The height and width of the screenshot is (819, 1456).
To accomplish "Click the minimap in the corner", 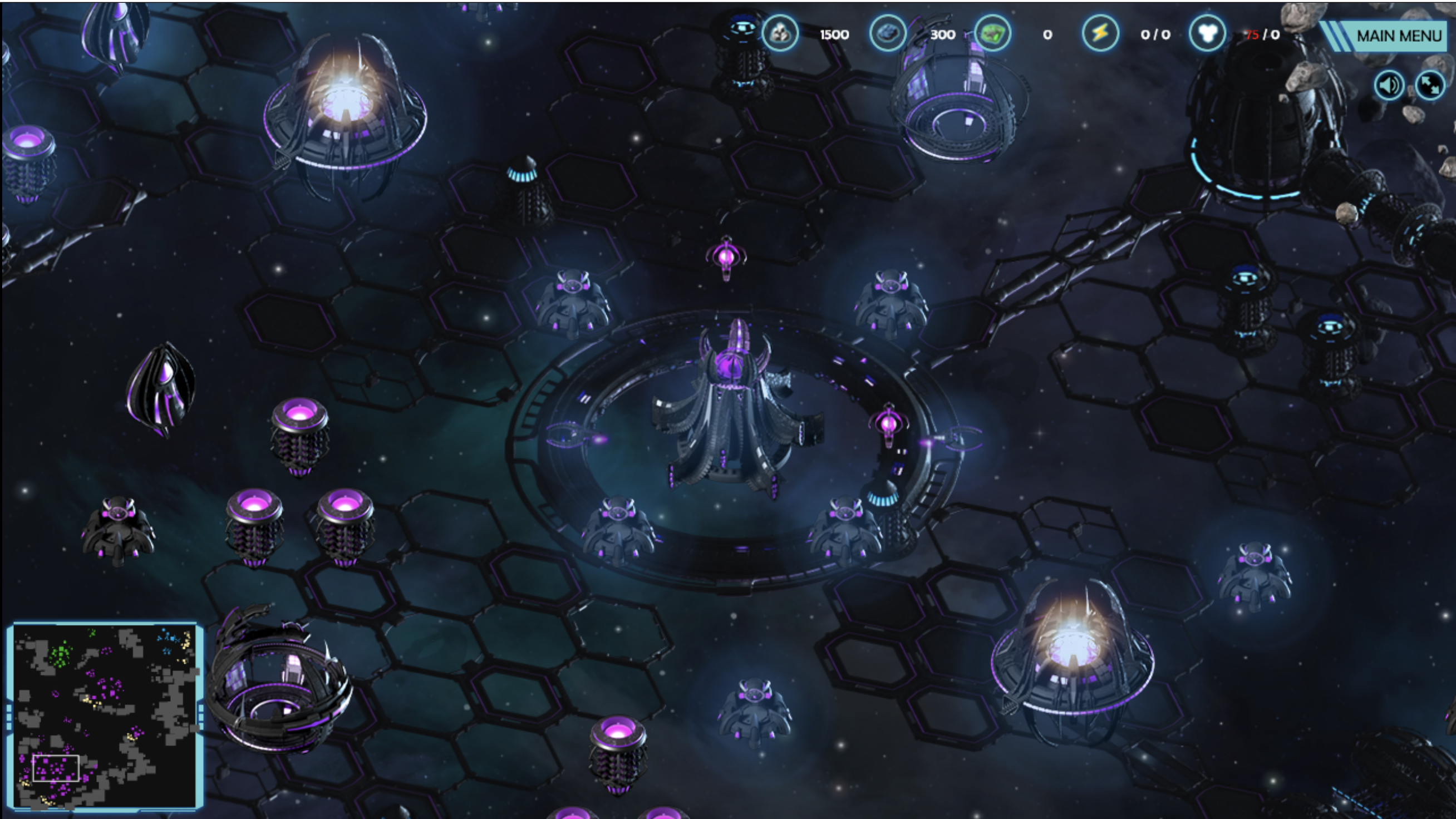I will point(106,716).
